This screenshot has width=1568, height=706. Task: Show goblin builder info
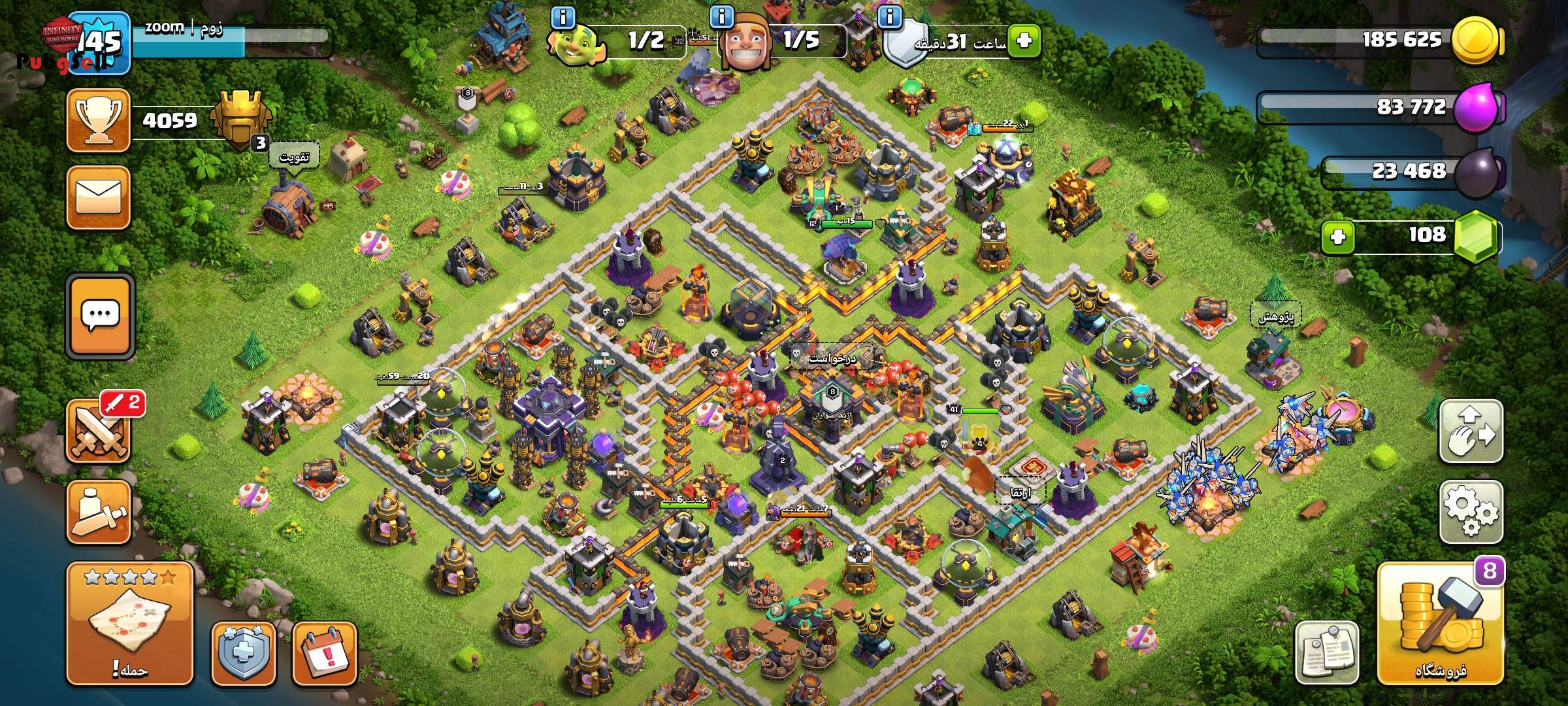coord(563,17)
